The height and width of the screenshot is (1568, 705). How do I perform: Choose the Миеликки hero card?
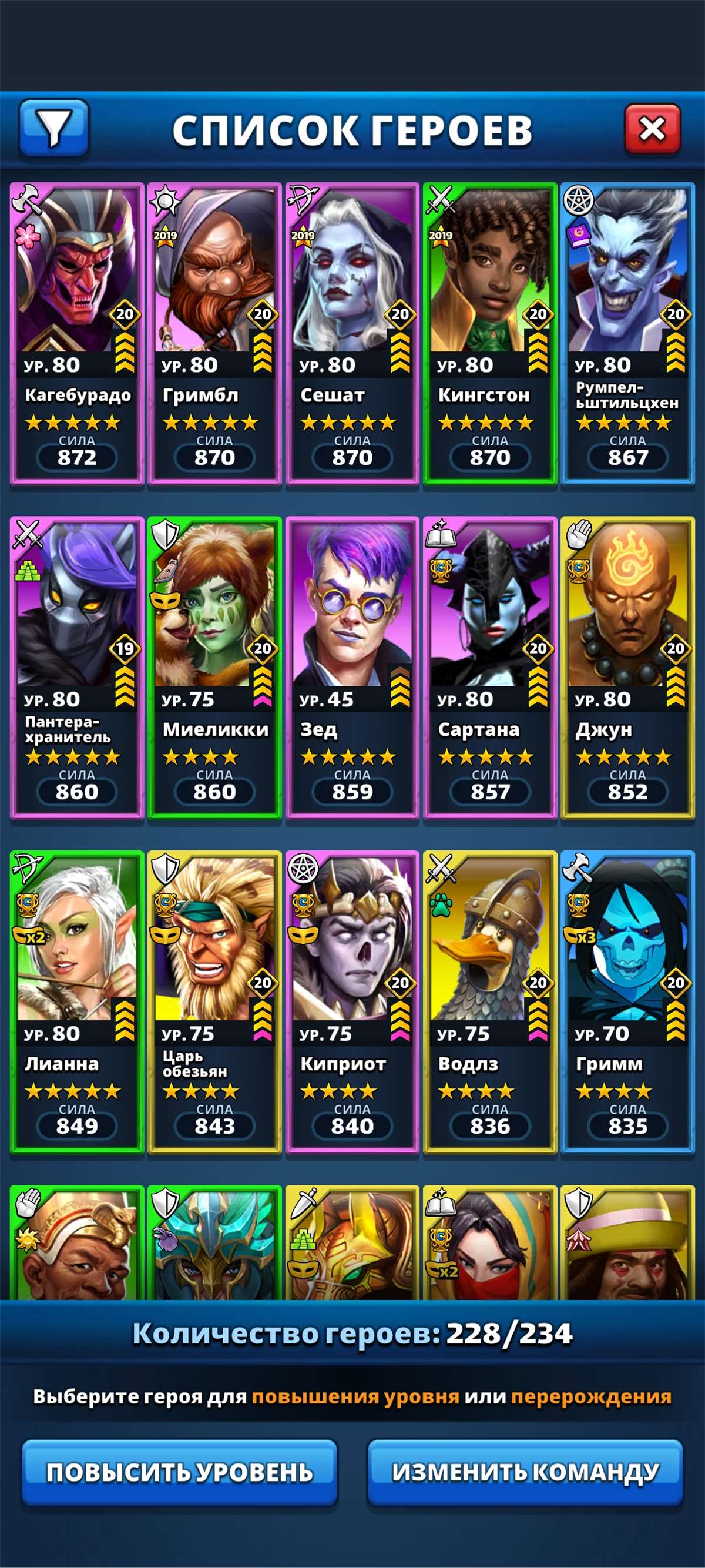click(x=214, y=667)
